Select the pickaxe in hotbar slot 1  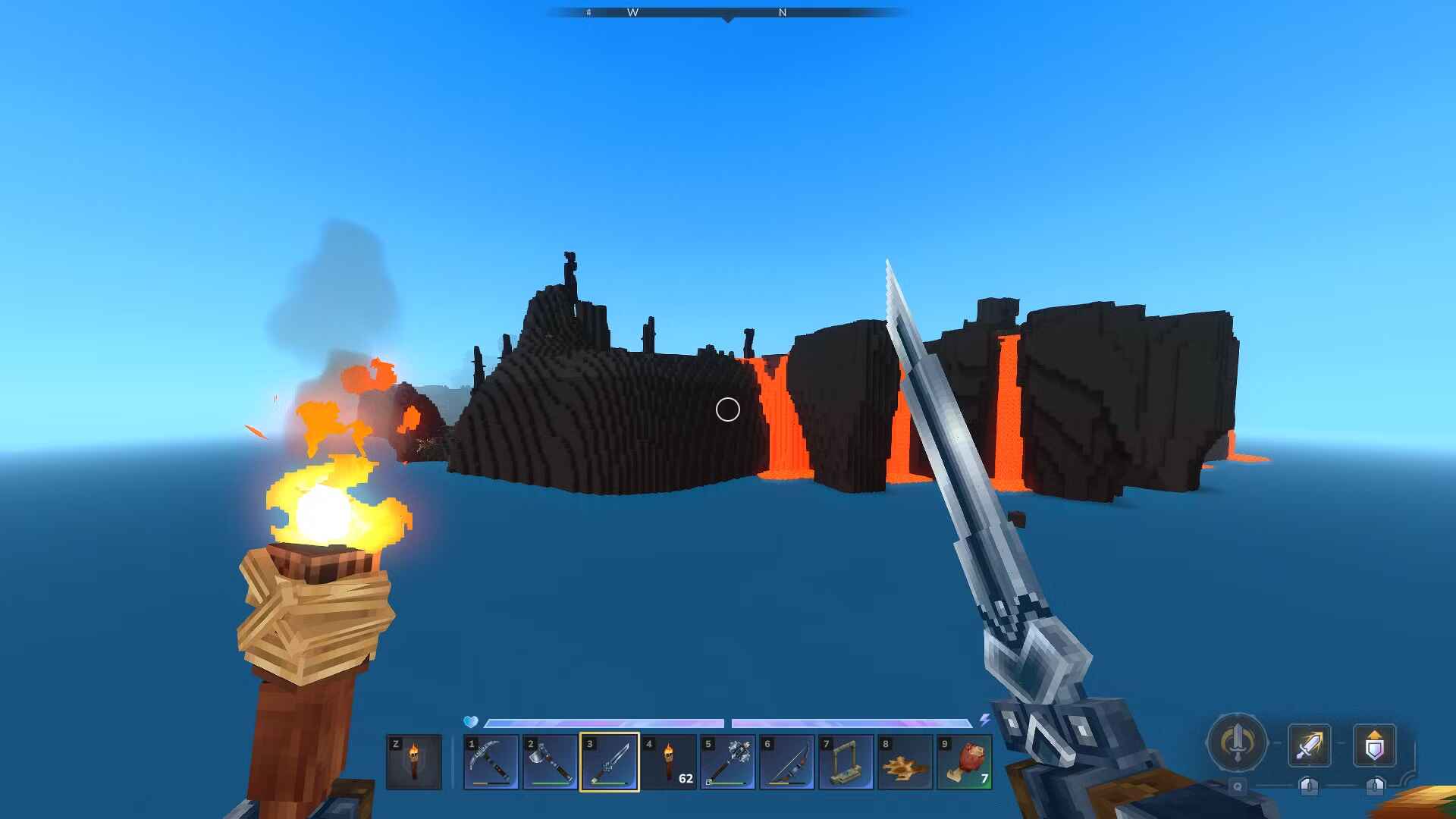491,762
